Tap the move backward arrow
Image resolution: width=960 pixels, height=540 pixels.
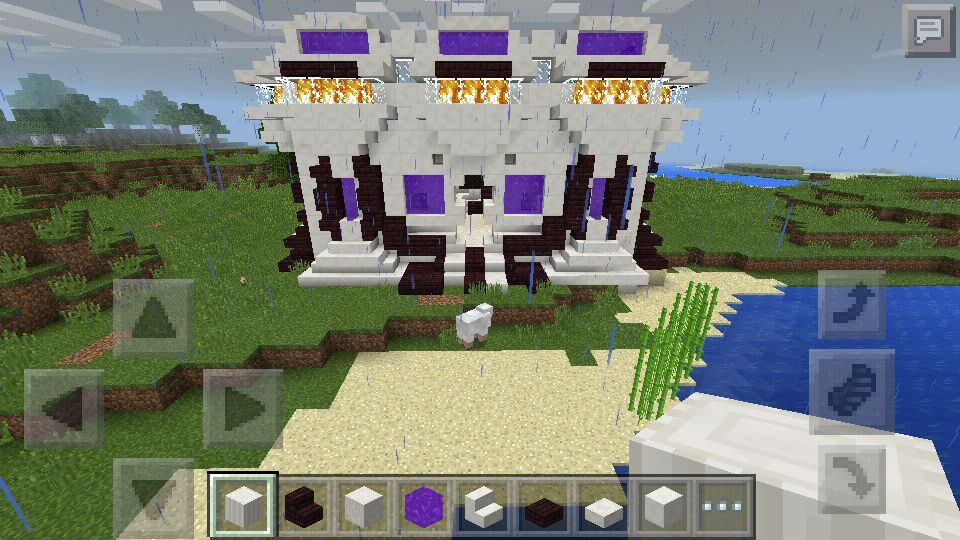coord(153,497)
